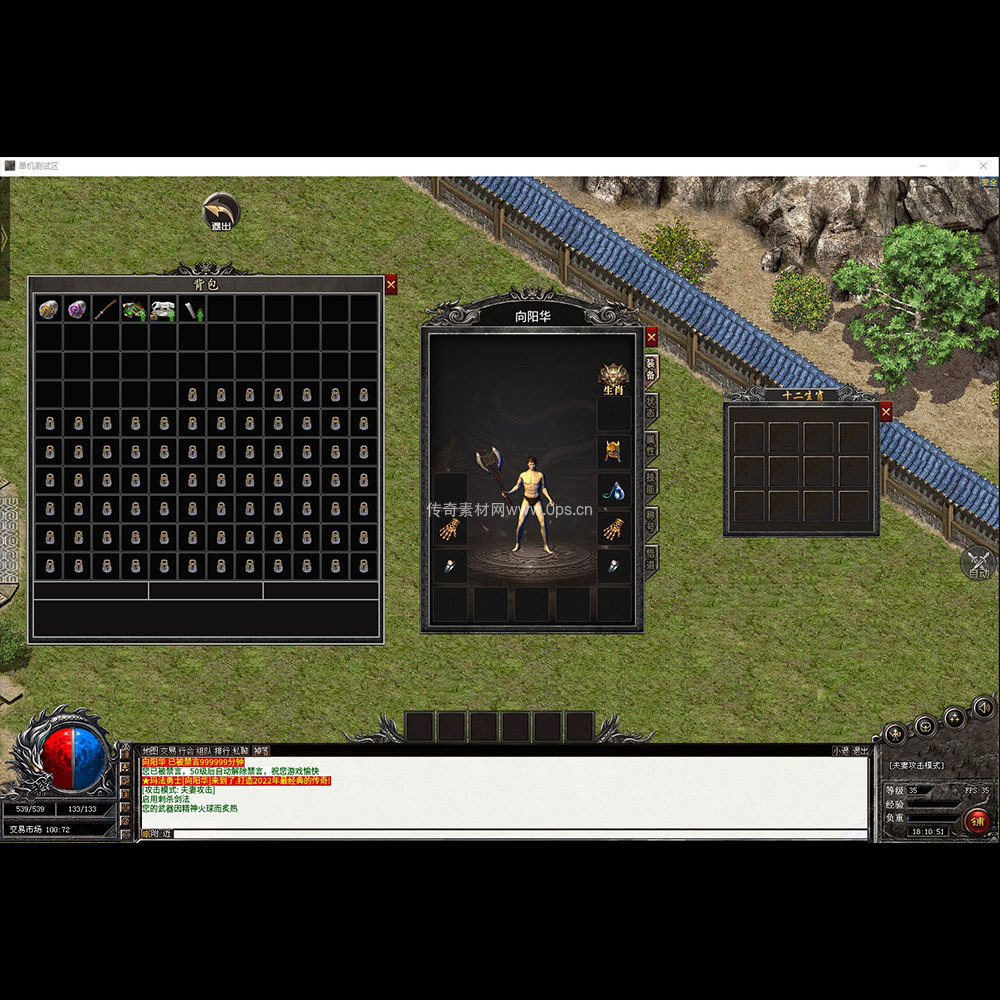Close the 背包 backpack window

click(391, 285)
